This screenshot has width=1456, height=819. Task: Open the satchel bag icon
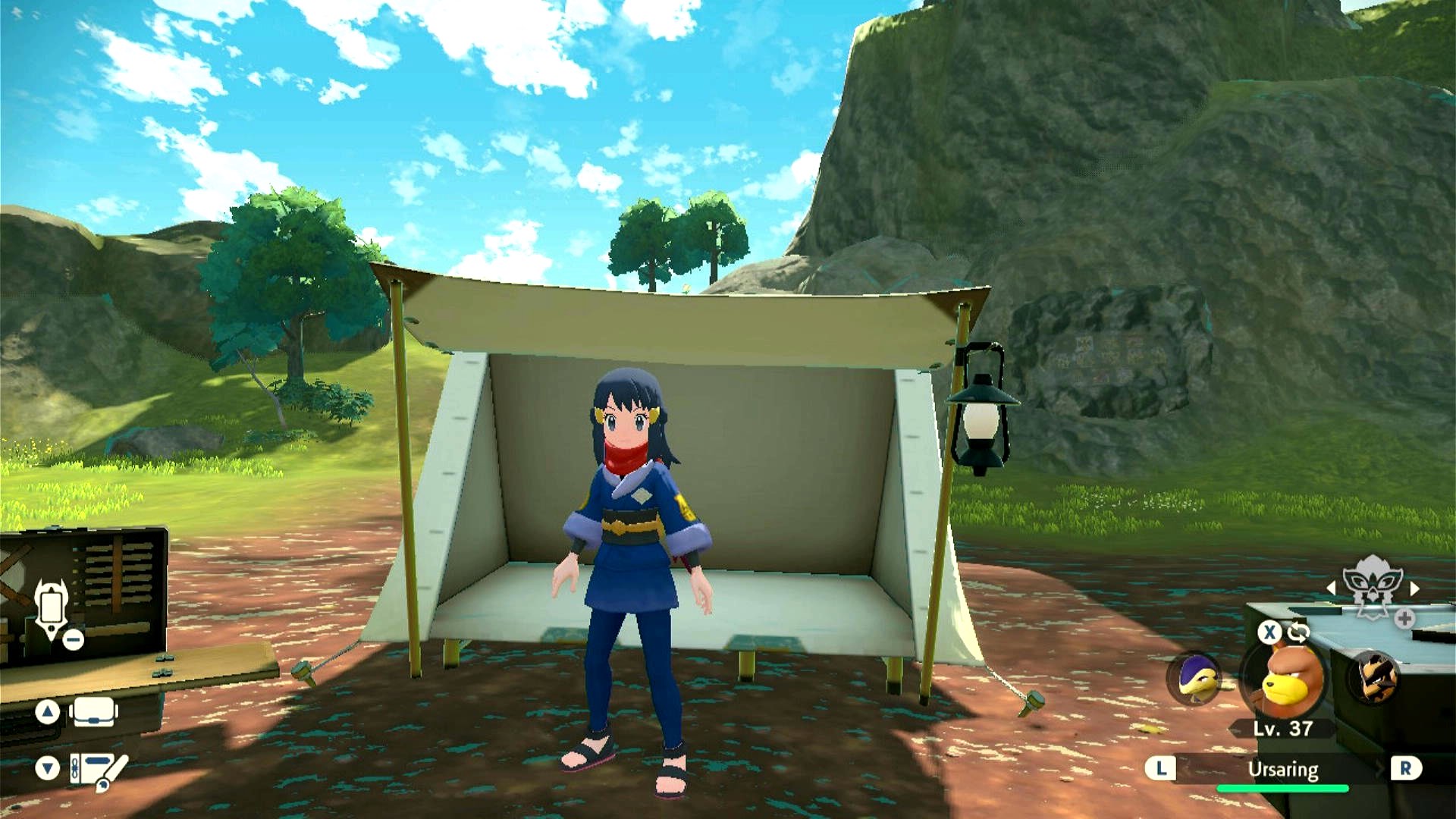[x=93, y=713]
